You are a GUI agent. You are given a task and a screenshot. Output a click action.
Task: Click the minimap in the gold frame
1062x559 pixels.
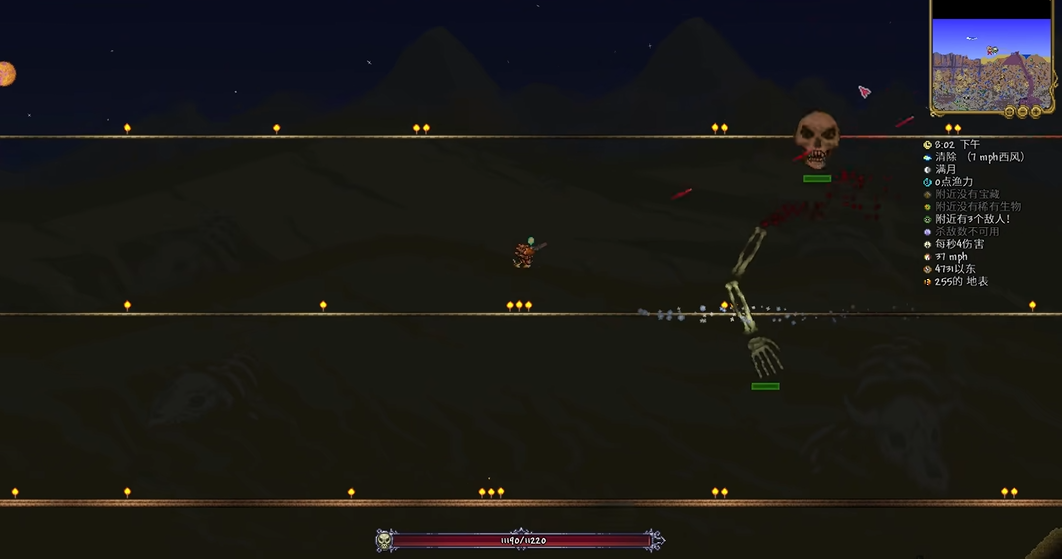(991, 58)
